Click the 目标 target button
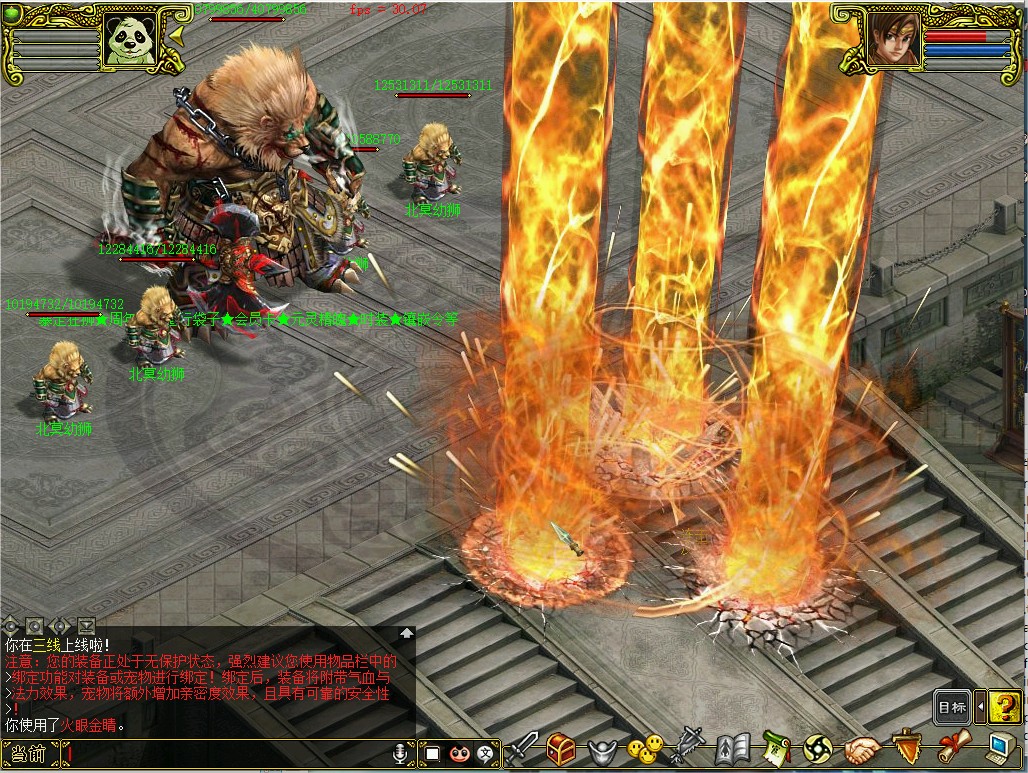1028x773 pixels. tap(952, 707)
